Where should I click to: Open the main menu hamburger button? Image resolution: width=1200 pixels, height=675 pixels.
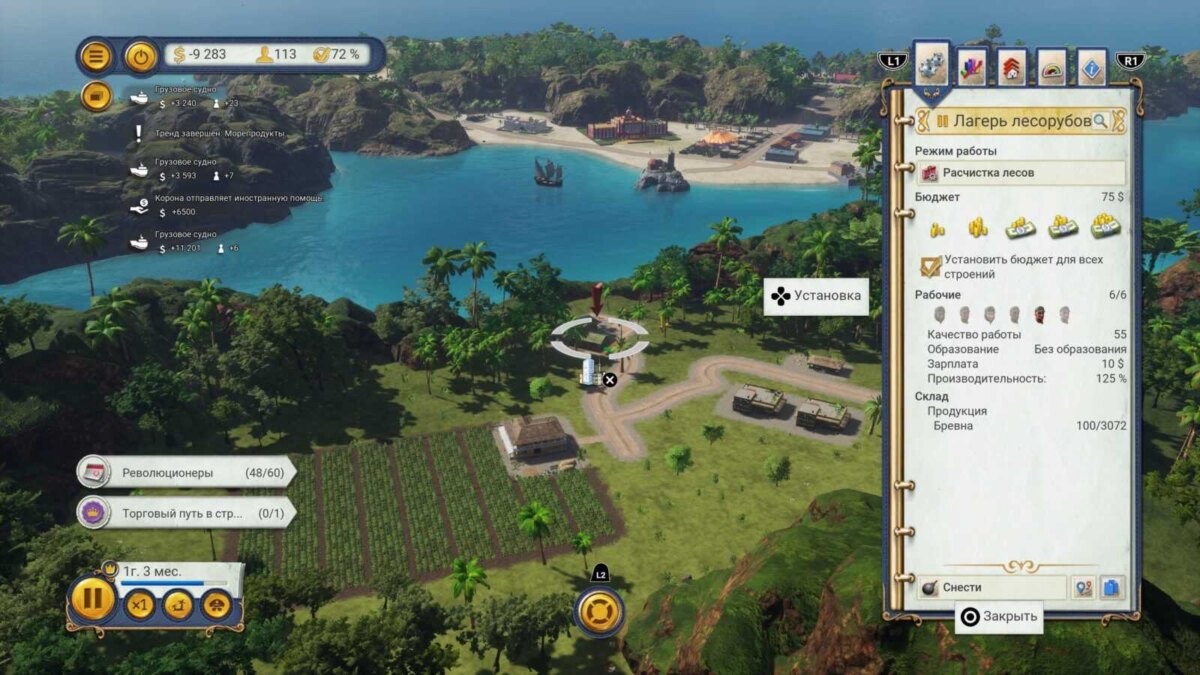tap(95, 55)
